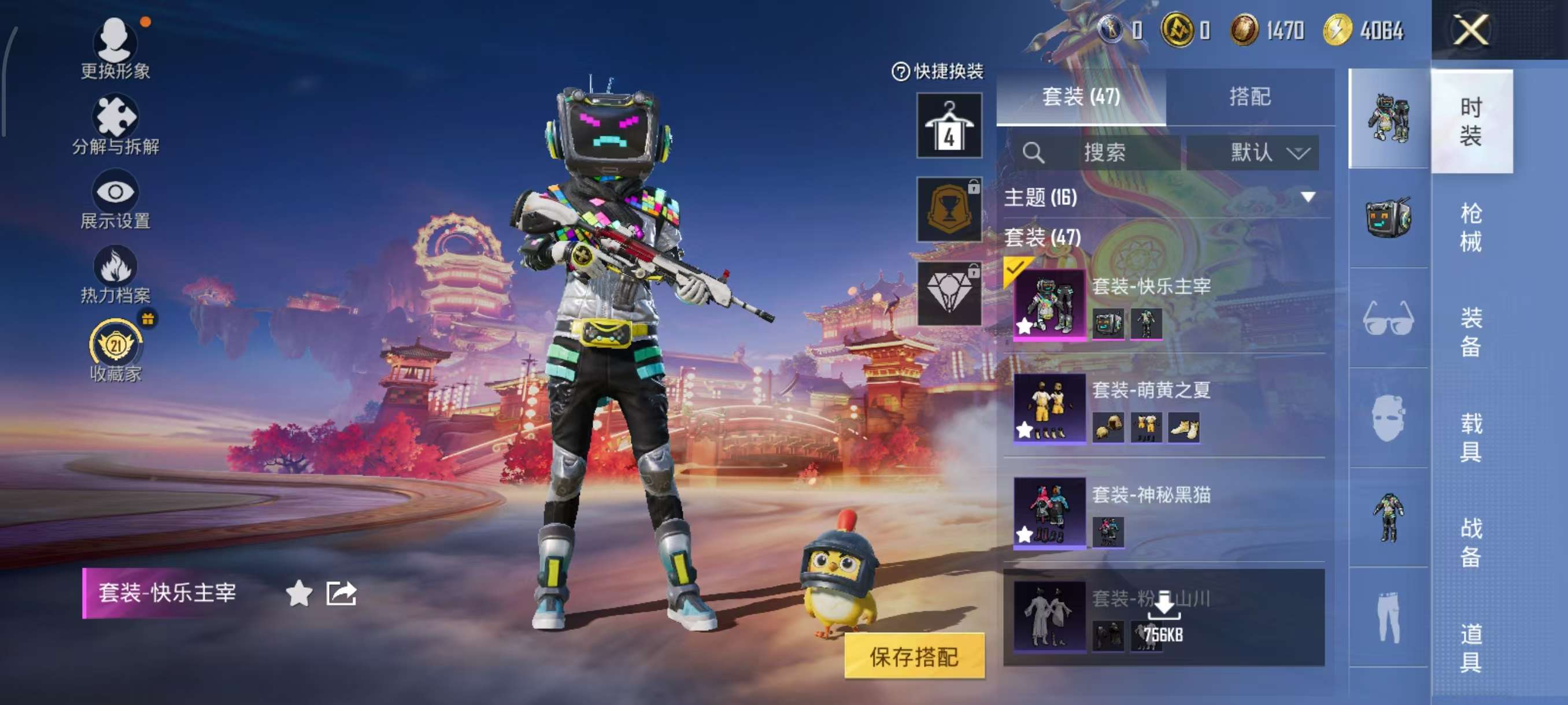Click 保存搭配 save outfit button
This screenshot has height=705, width=1568.
pos(914,656)
